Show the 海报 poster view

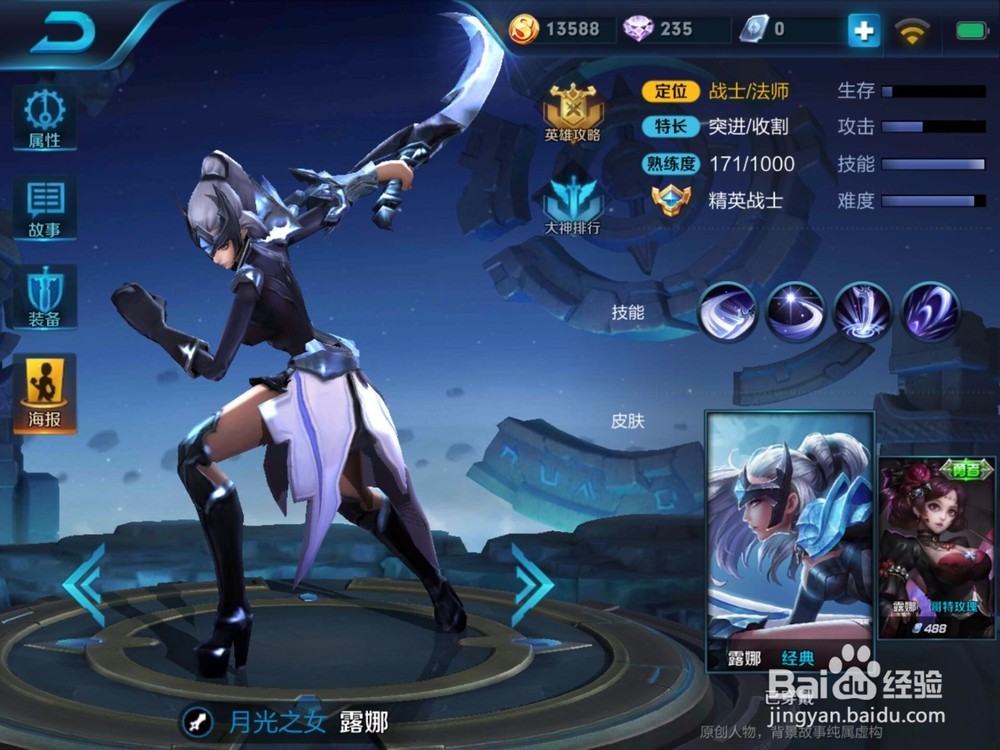coord(44,392)
